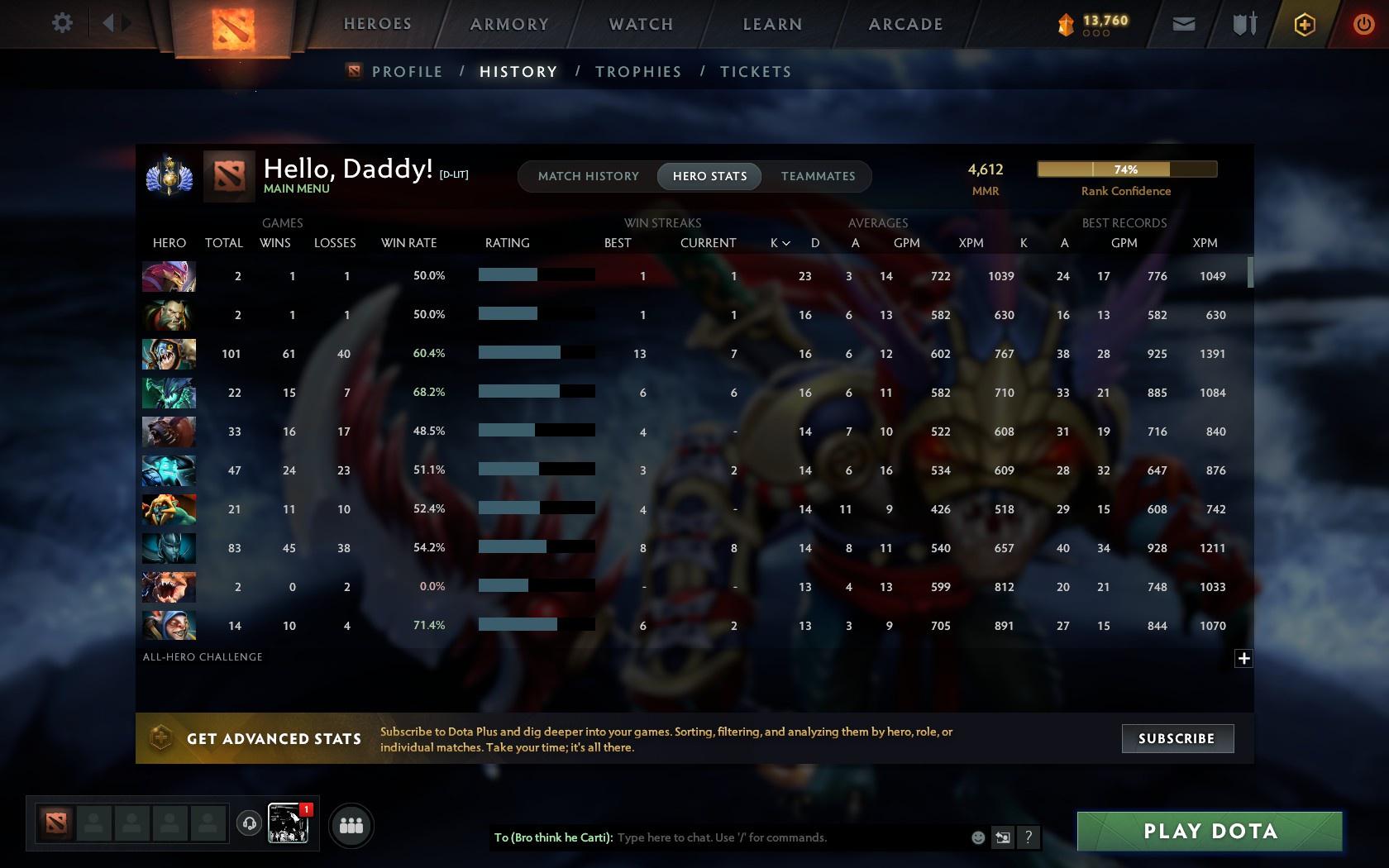The height and width of the screenshot is (868, 1389).
Task: Click the chat help question mark icon
Action: 1028,837
